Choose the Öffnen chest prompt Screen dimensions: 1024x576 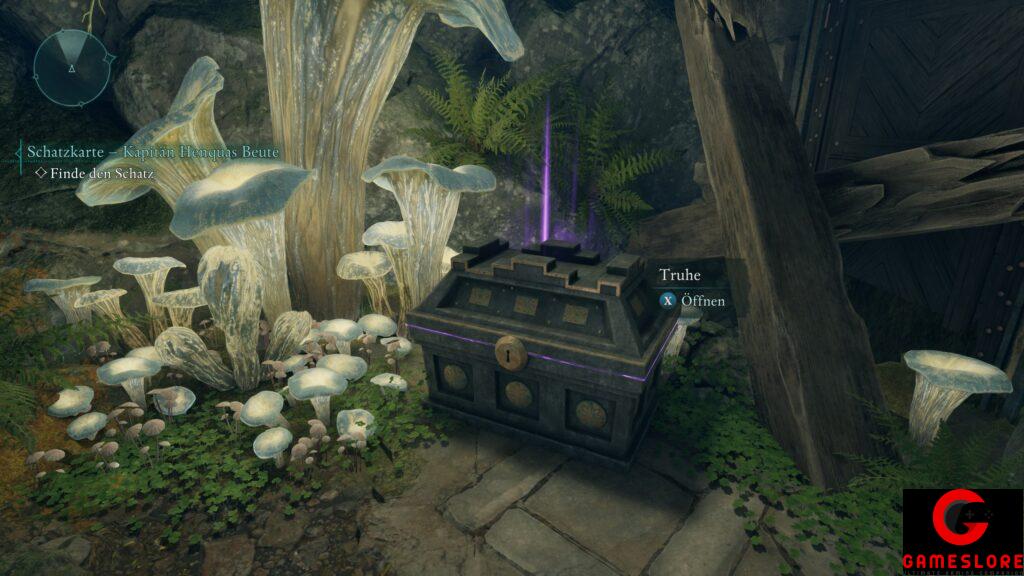(692, 299)
